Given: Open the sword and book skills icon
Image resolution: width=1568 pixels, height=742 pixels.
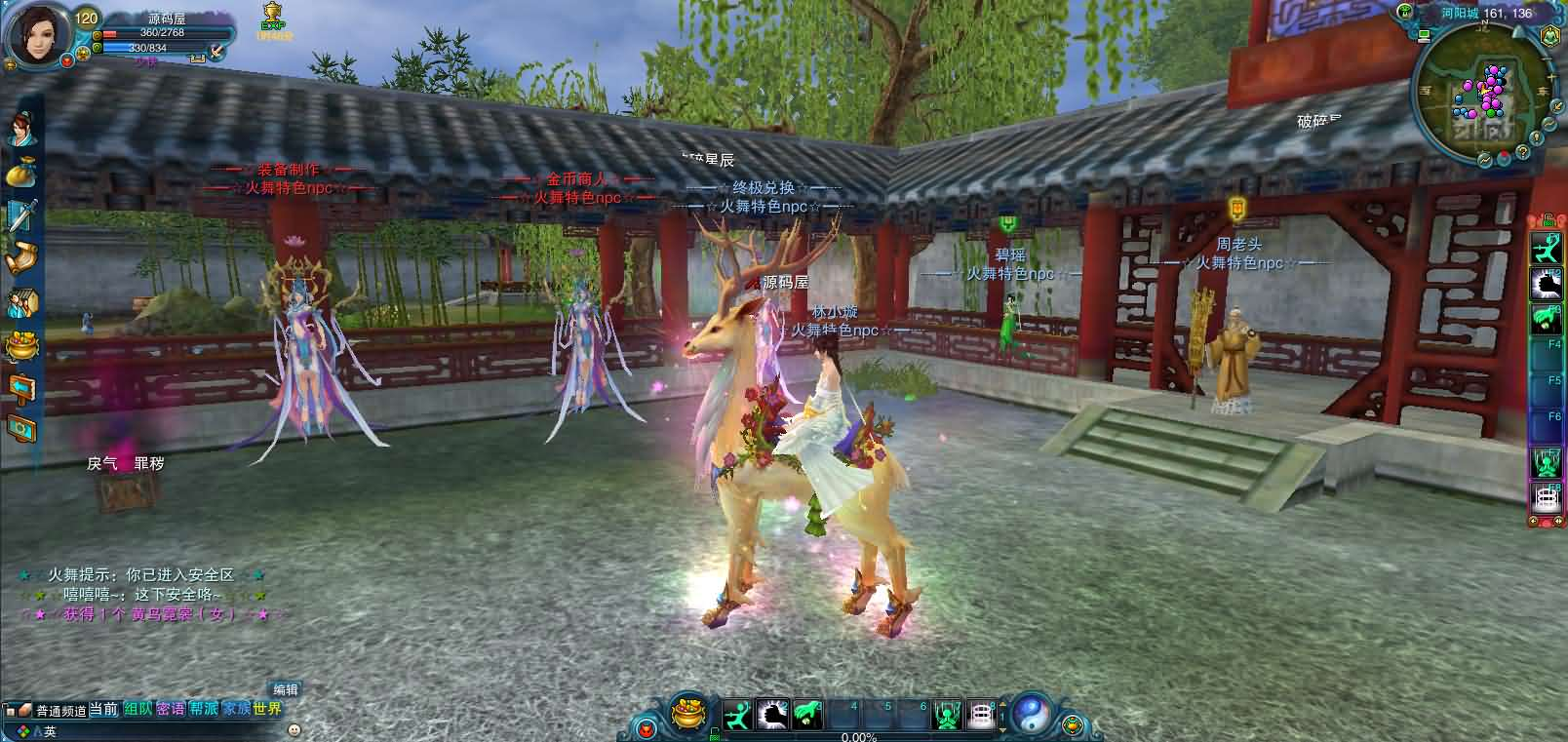Looking at the screenshot, I should tap(21, 215).
